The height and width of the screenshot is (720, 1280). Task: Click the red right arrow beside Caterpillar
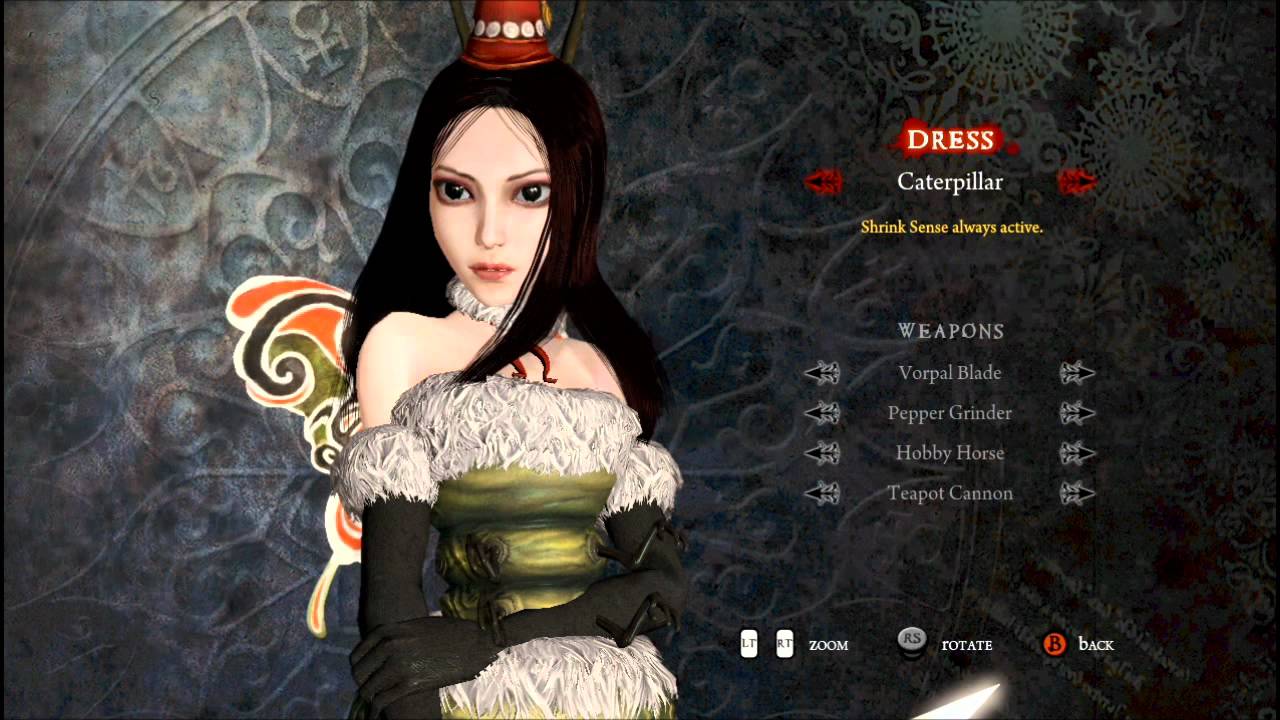coord(1078,182)
